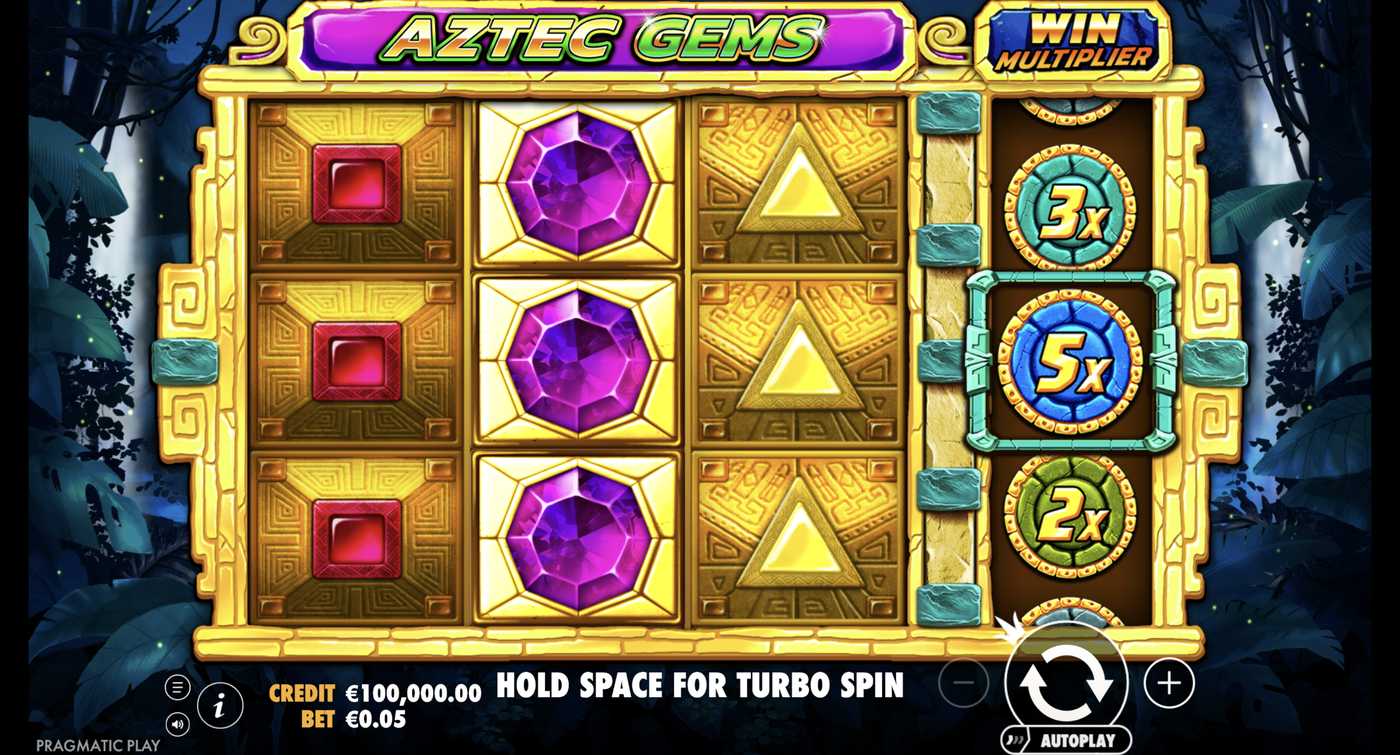Screen dimensions: 1400x755
Task: Click the 2x green multiplier symbol
Action: pyautogui.click(x=1069, y=517)
